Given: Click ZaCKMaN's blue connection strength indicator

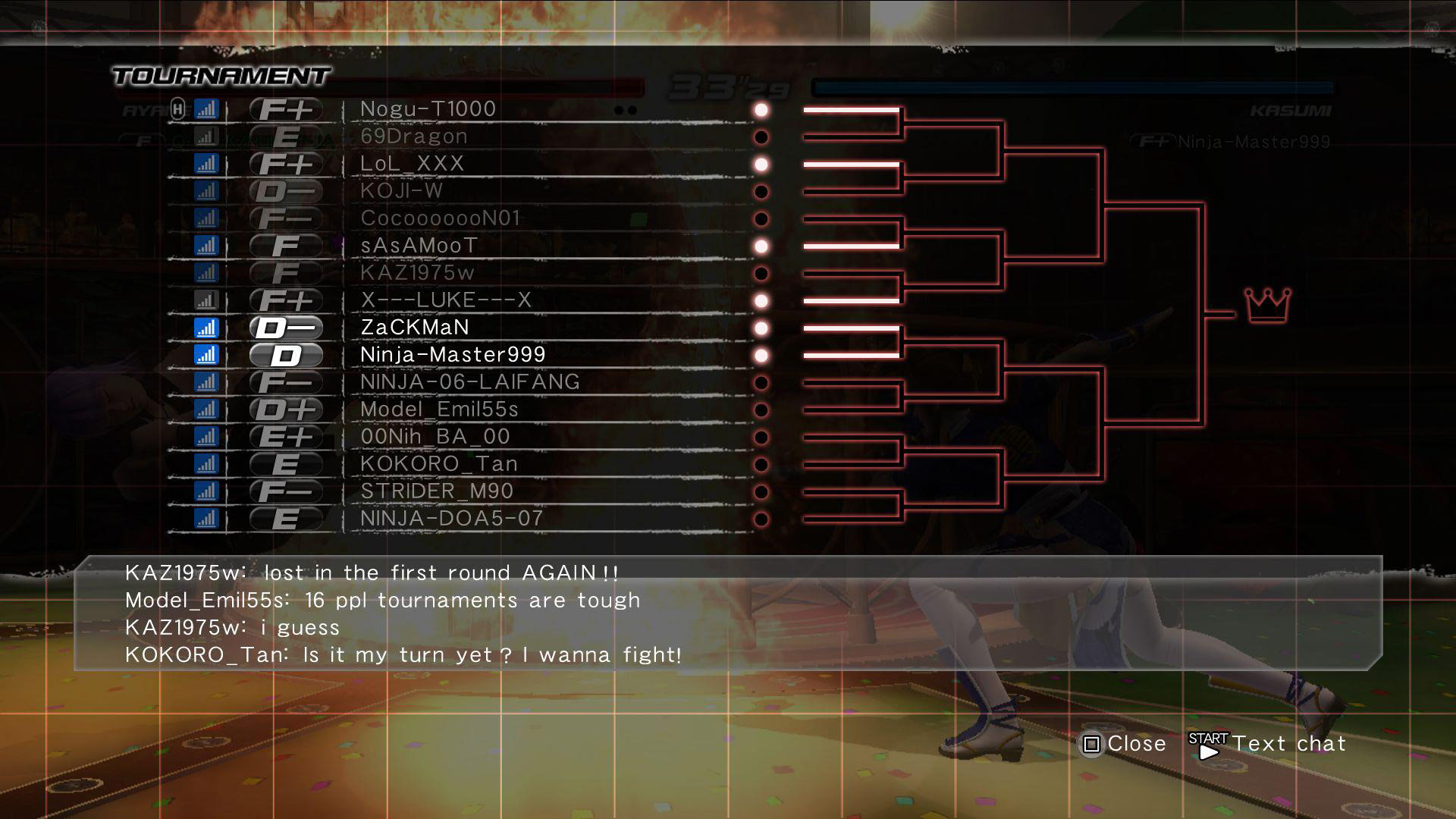Looking at the screenshot, I should [206, 328].
